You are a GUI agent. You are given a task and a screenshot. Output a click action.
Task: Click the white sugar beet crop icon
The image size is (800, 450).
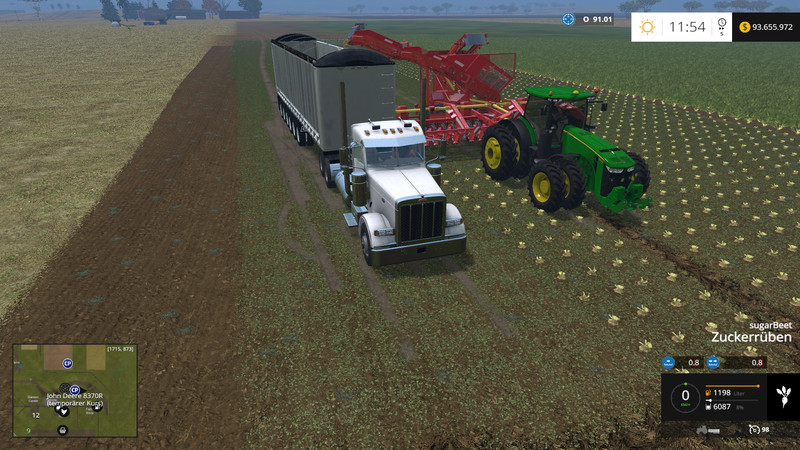point(782,397)
